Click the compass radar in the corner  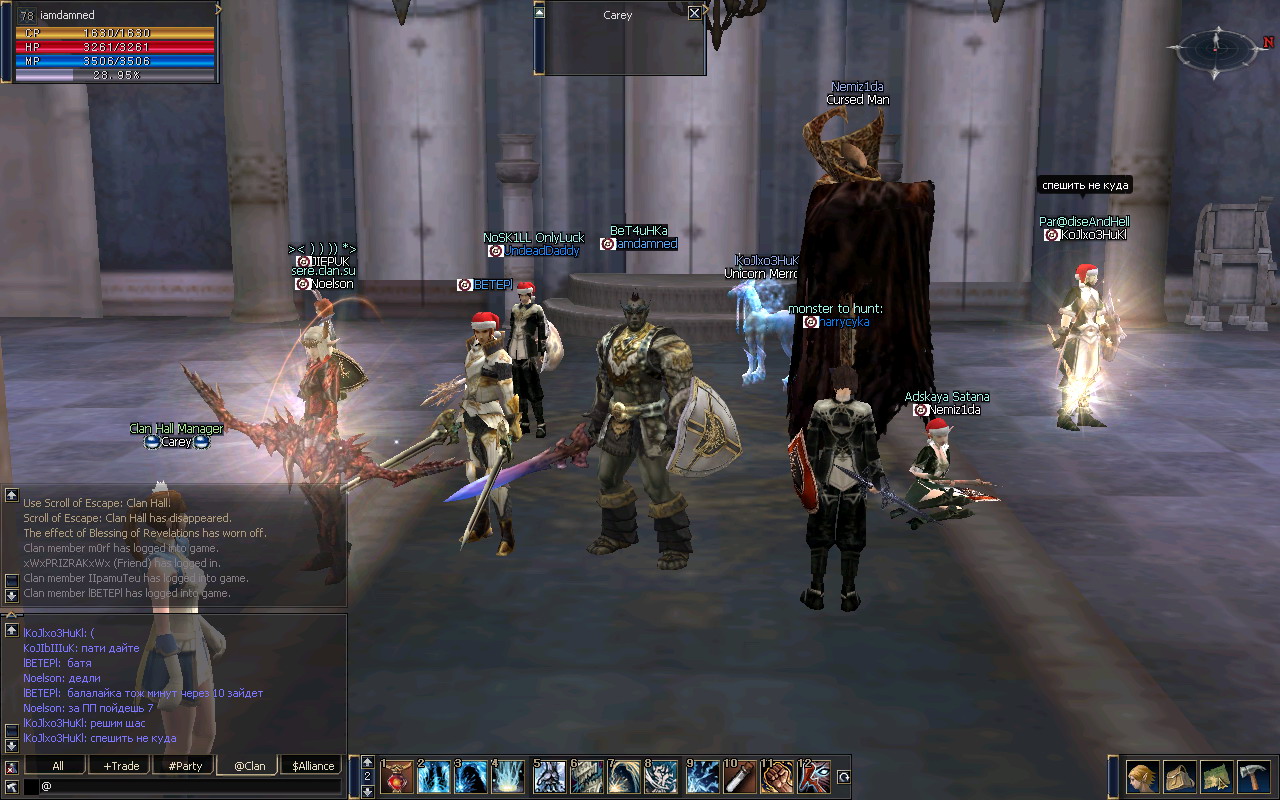click(x=1217, y=46)
